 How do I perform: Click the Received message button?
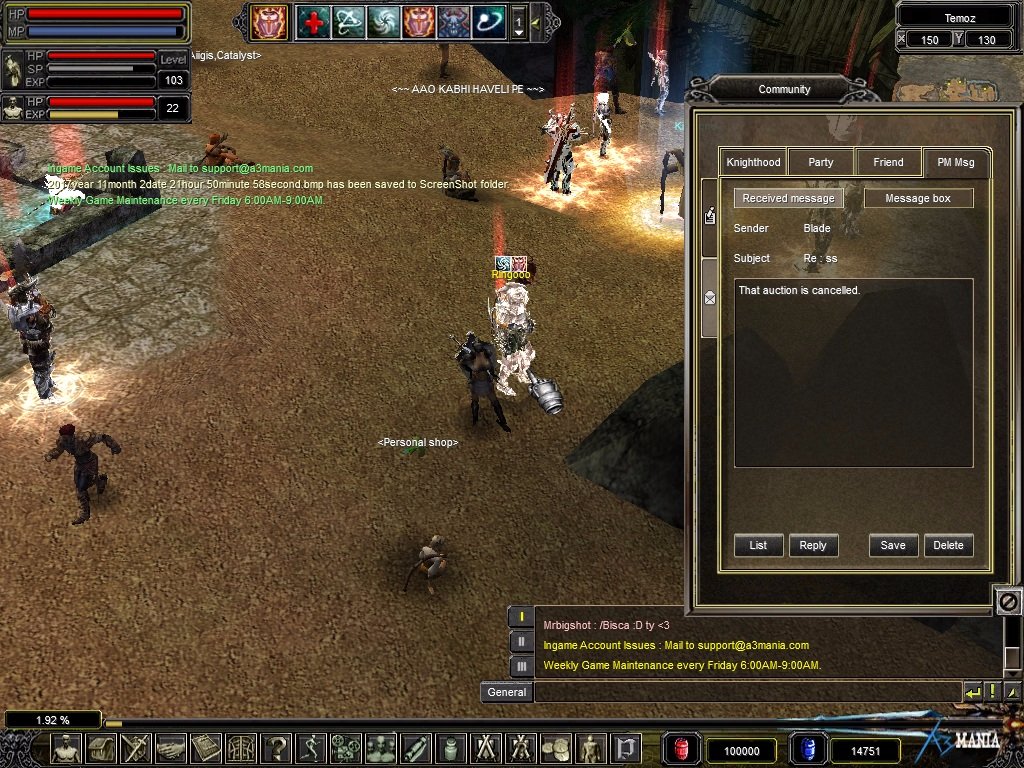click(788, 198)
